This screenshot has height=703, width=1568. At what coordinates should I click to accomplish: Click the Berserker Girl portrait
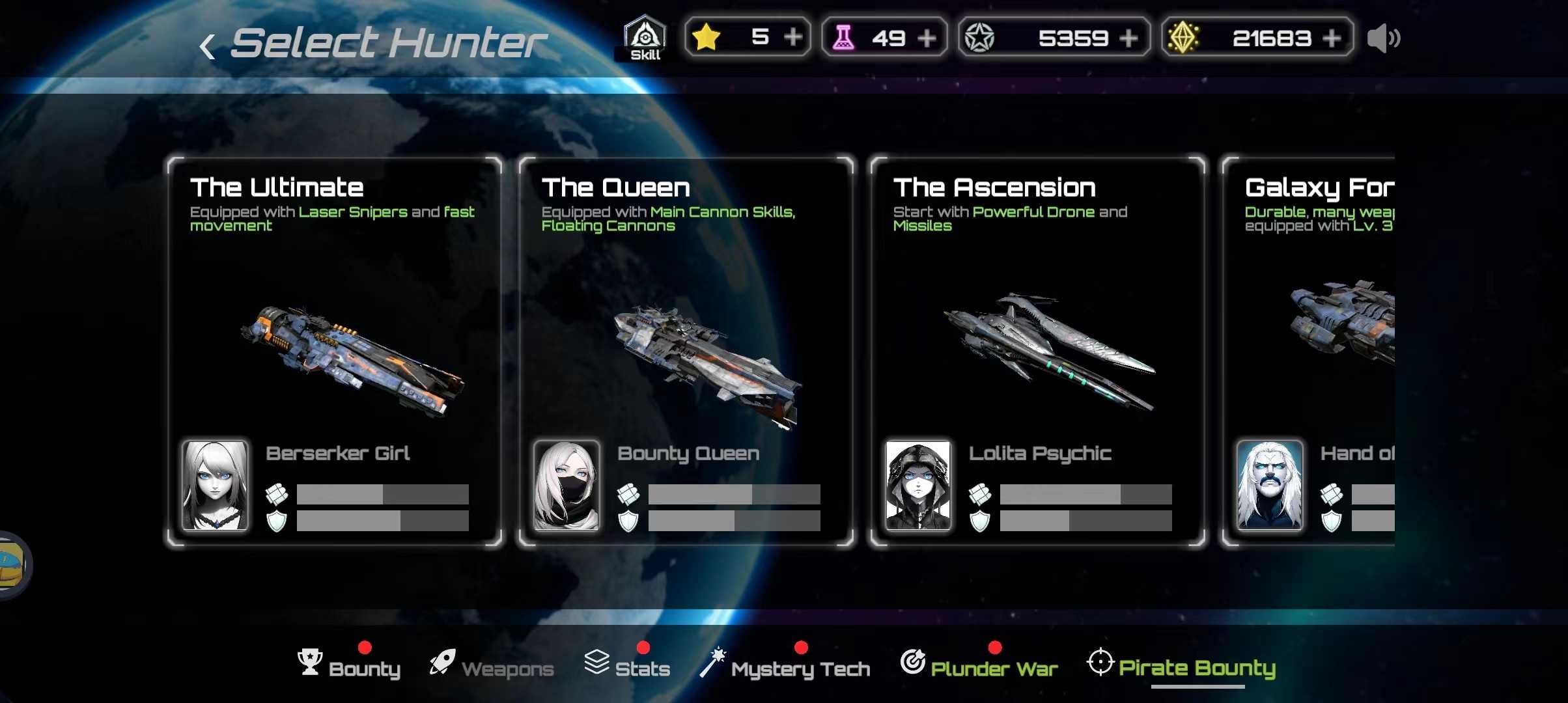pos(215,485)
